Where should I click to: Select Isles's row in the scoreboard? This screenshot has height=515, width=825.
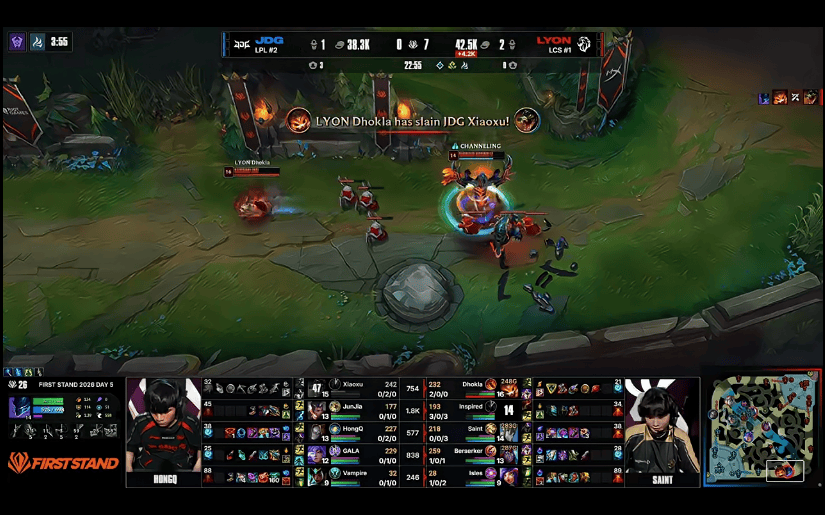(468, 473)
